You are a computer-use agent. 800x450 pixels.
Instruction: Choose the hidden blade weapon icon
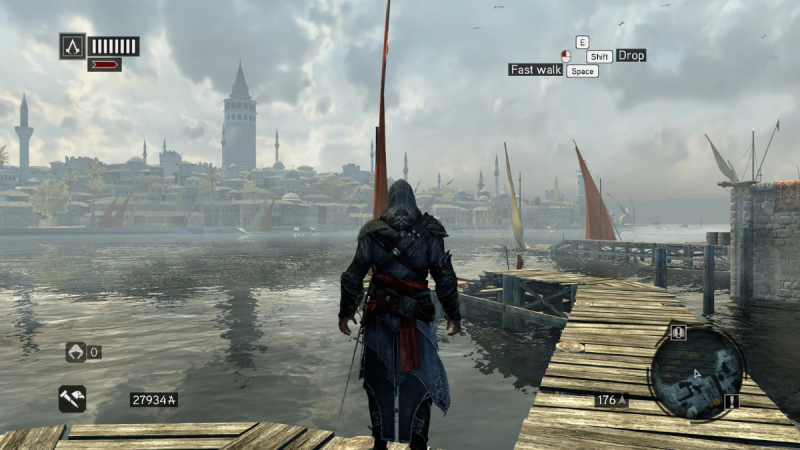72,399
